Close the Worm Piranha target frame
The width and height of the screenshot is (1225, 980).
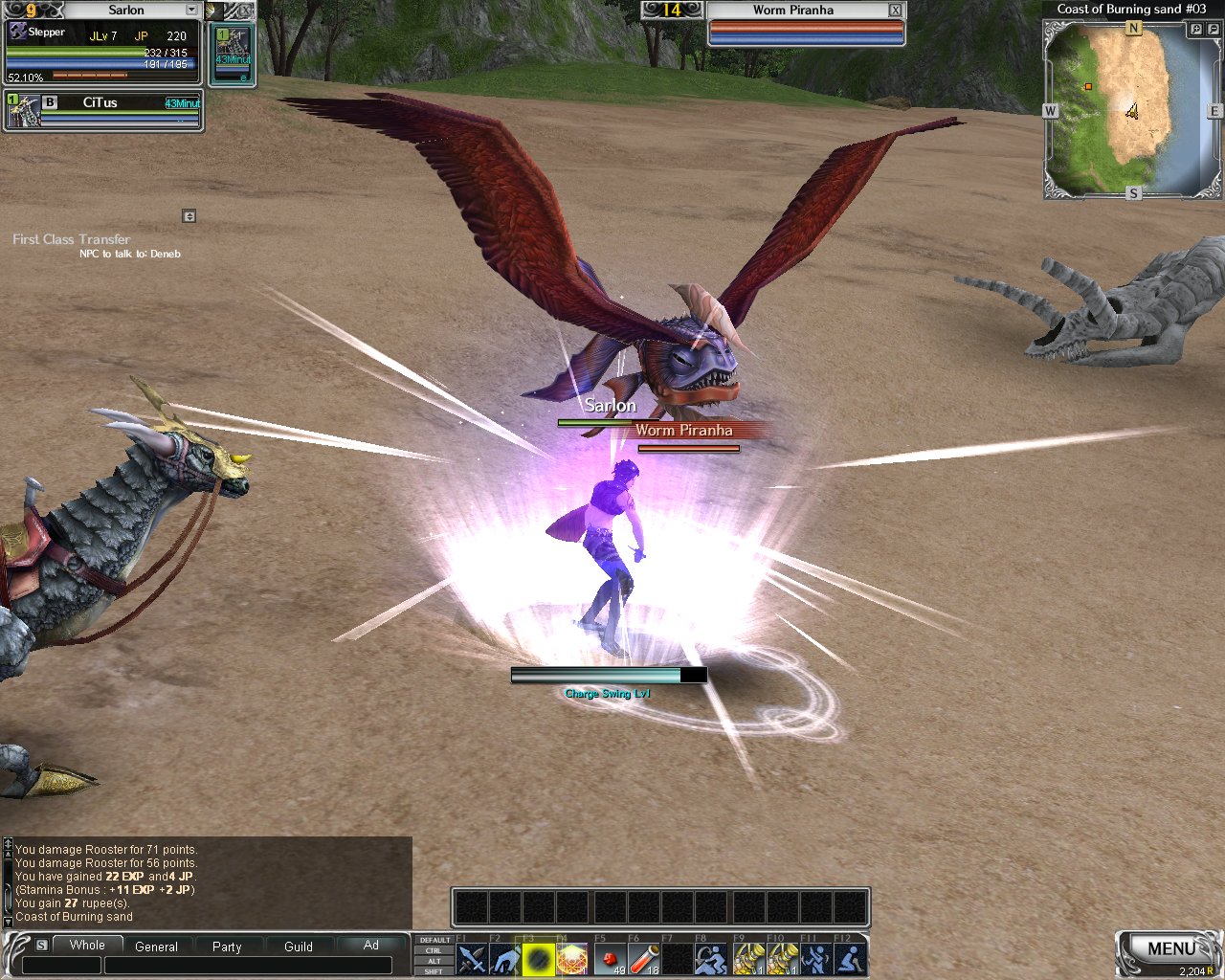click(x=895, y=10)
